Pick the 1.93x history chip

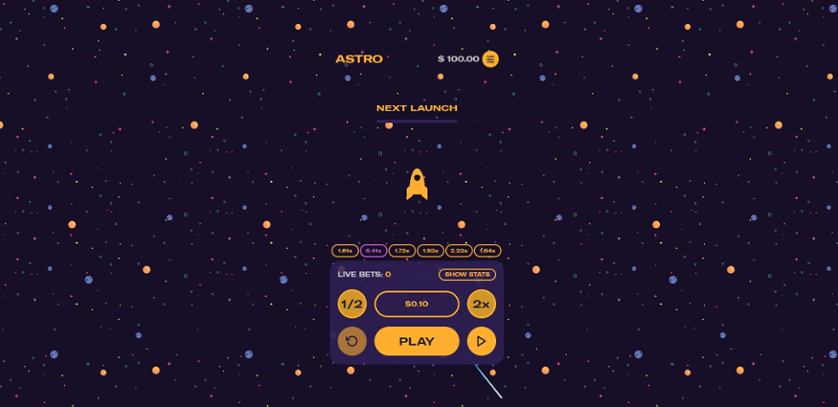pos(431,251)
